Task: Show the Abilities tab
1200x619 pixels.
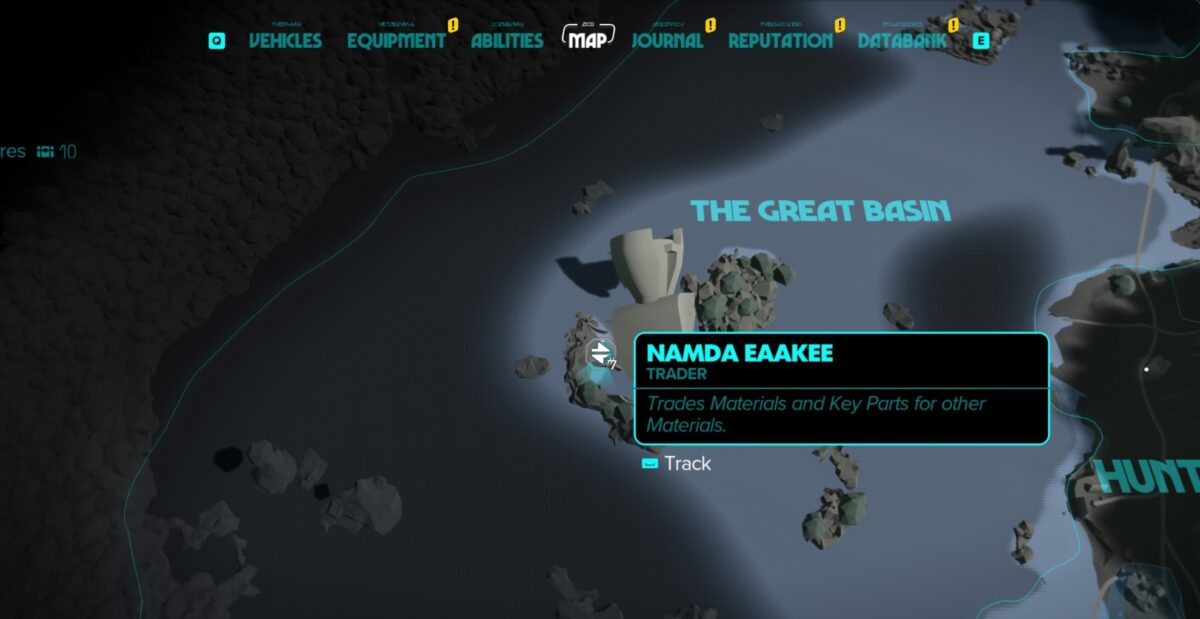Action: [x=507, y=41]
